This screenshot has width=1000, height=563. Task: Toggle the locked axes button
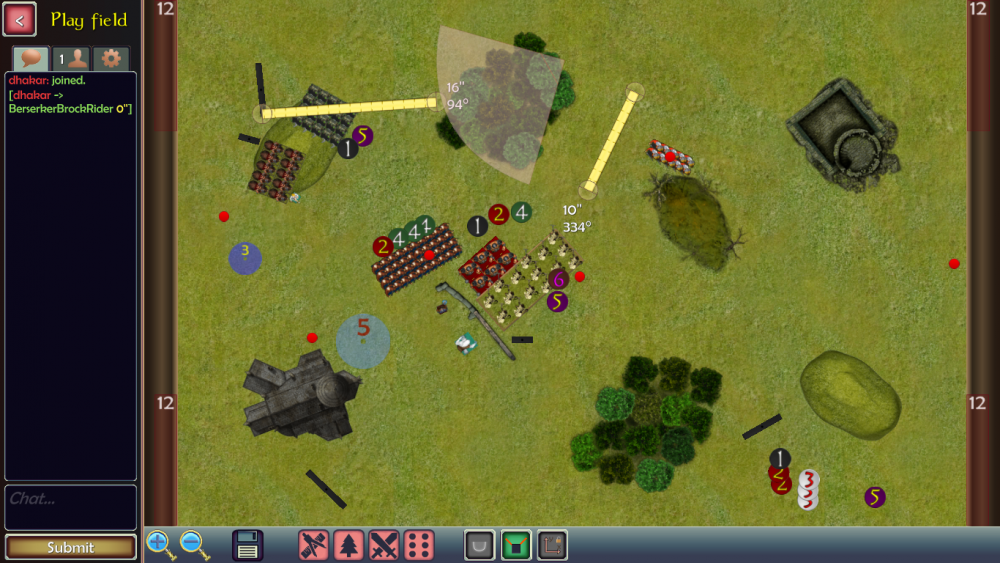[x=552, y=545]
